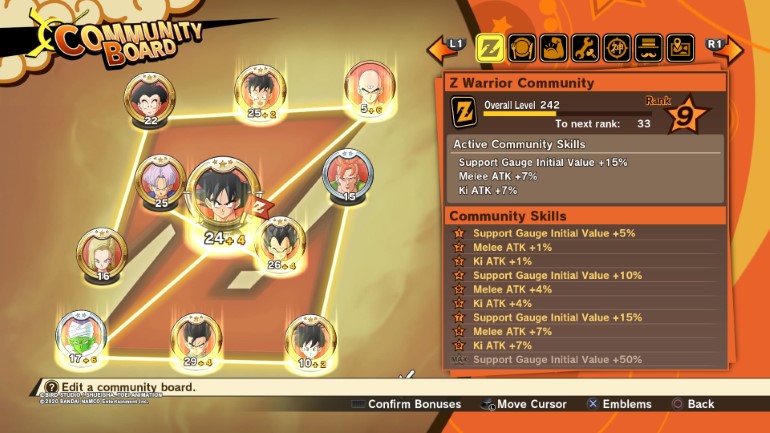Viewport: 770px width, 433px height.
Task: Select Piccolo's Soul Emblem with level 17+6
Action: (x=81, y=335)
